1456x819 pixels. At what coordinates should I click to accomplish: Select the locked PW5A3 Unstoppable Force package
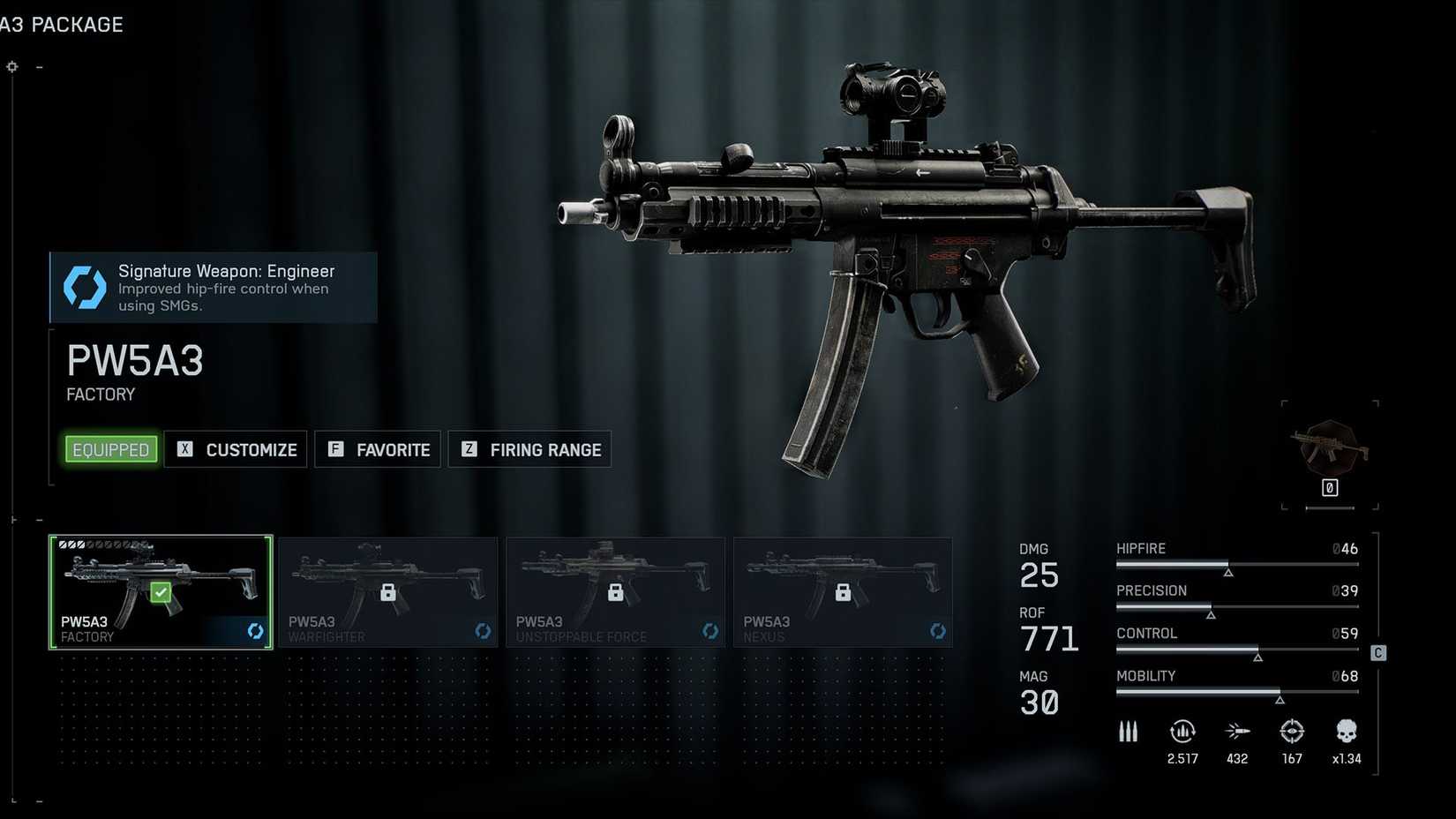tap(616, 592)
